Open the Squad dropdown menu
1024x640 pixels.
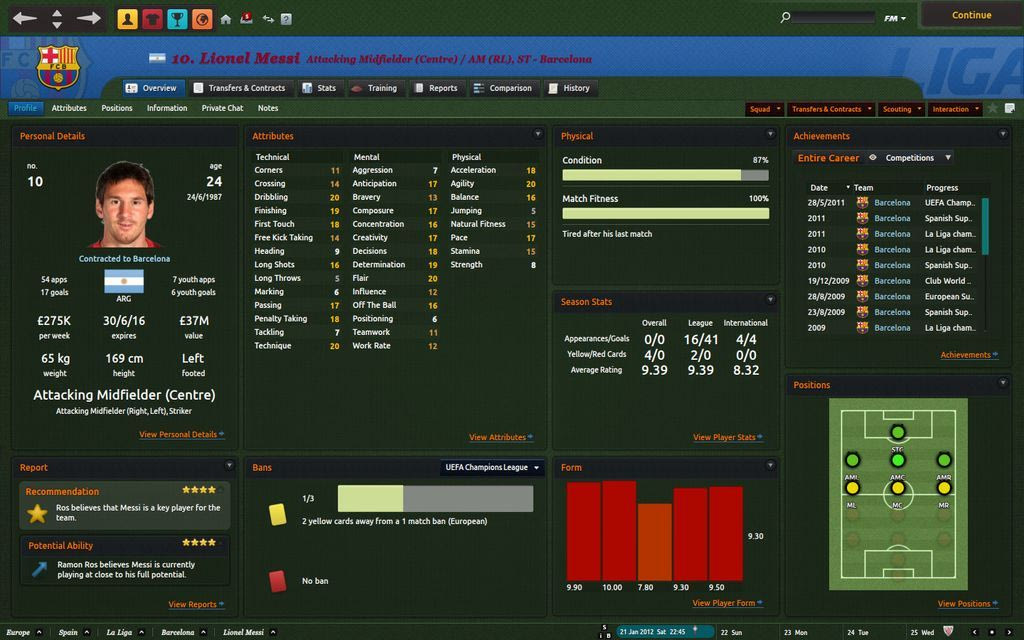pos(765,109)
